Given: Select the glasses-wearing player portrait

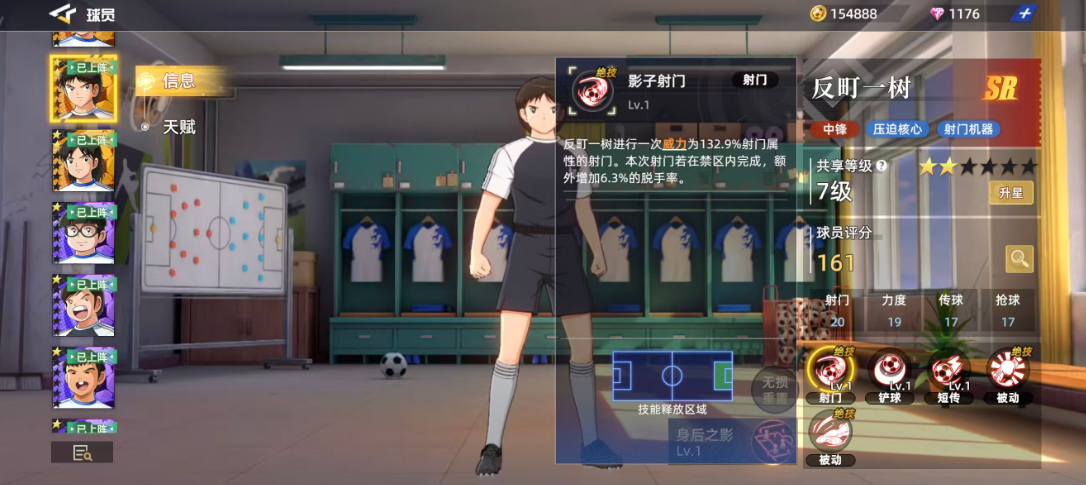Looking at the screenshot, I should pyautogui.click(x=83, y=233).
